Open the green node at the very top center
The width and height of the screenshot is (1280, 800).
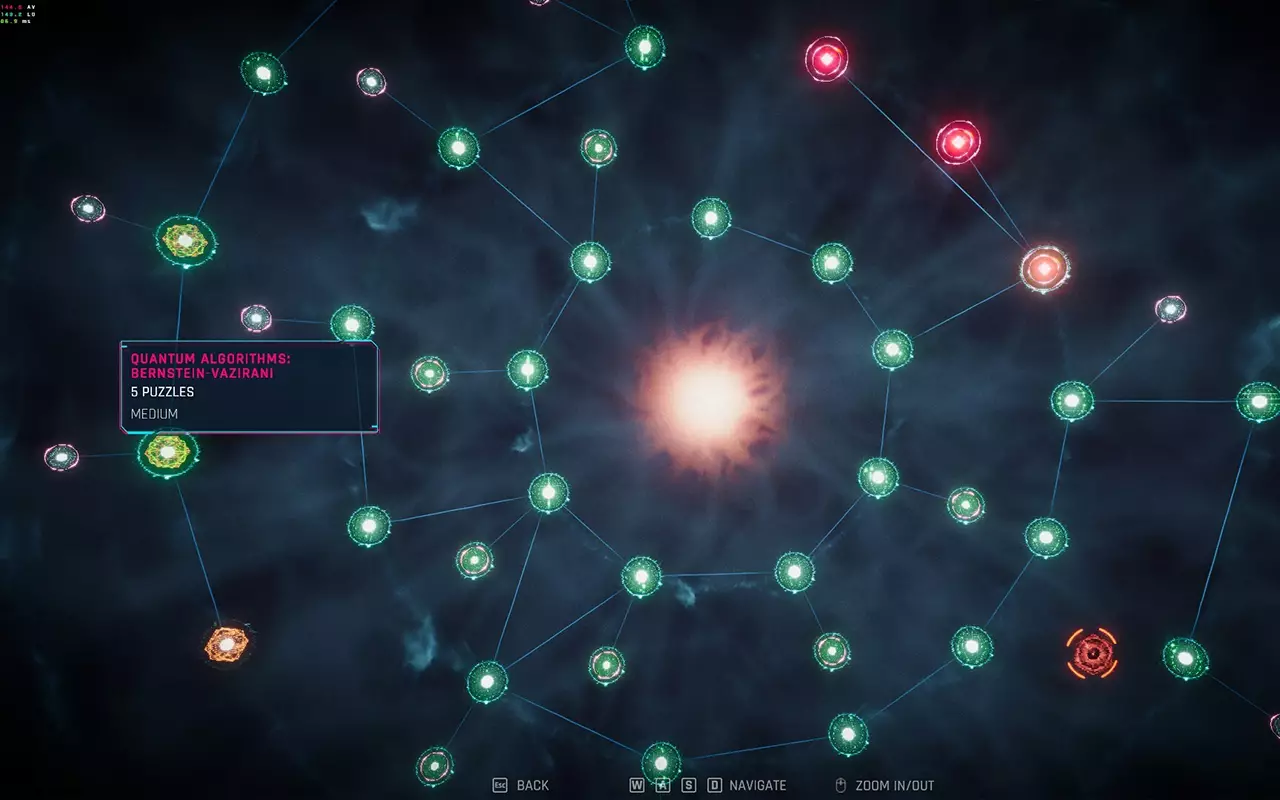pyautogui.click(x=646, y=45)
